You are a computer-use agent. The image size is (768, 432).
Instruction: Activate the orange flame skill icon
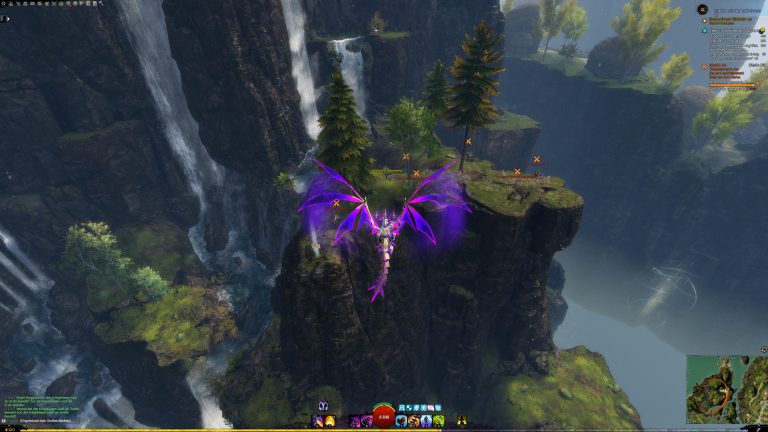pyautogui.click(x=330, y=421)
